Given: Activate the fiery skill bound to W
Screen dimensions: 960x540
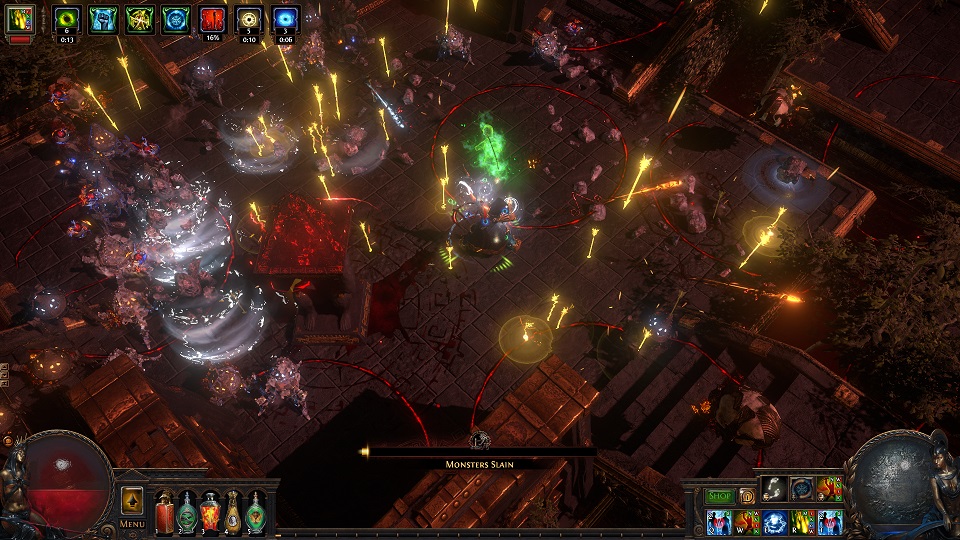Looking at the screenshot, I should point(746,522).
